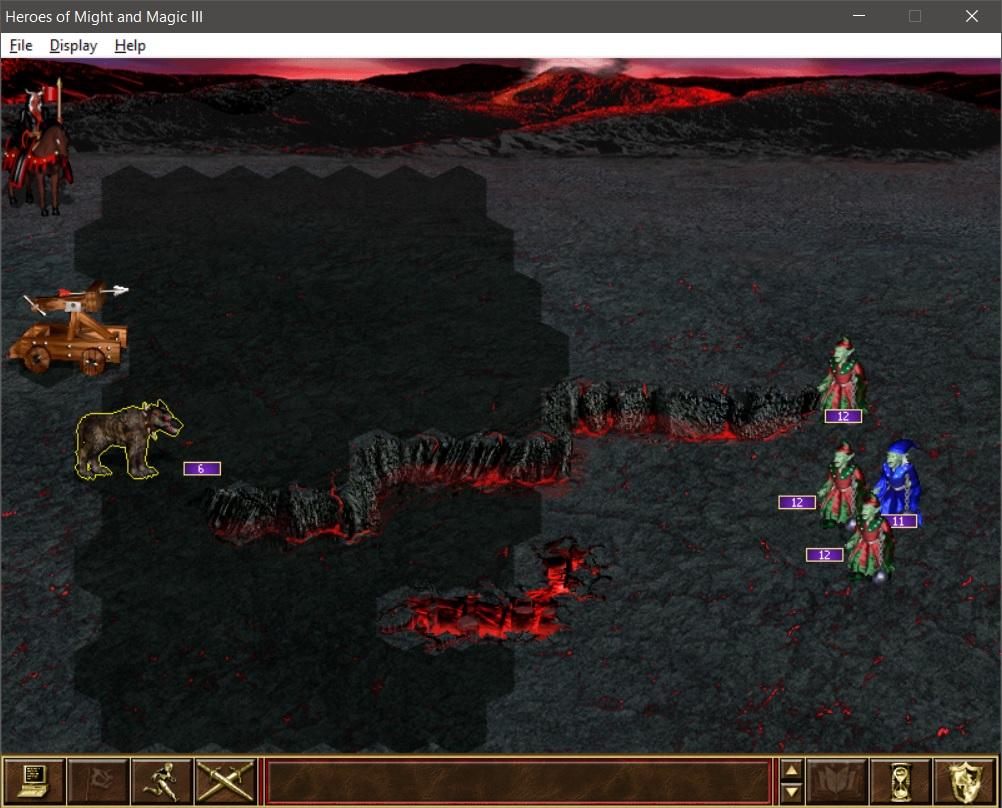The image size is (1002, 808).
Task: Open the Help menu
Action: coord(130,46)
